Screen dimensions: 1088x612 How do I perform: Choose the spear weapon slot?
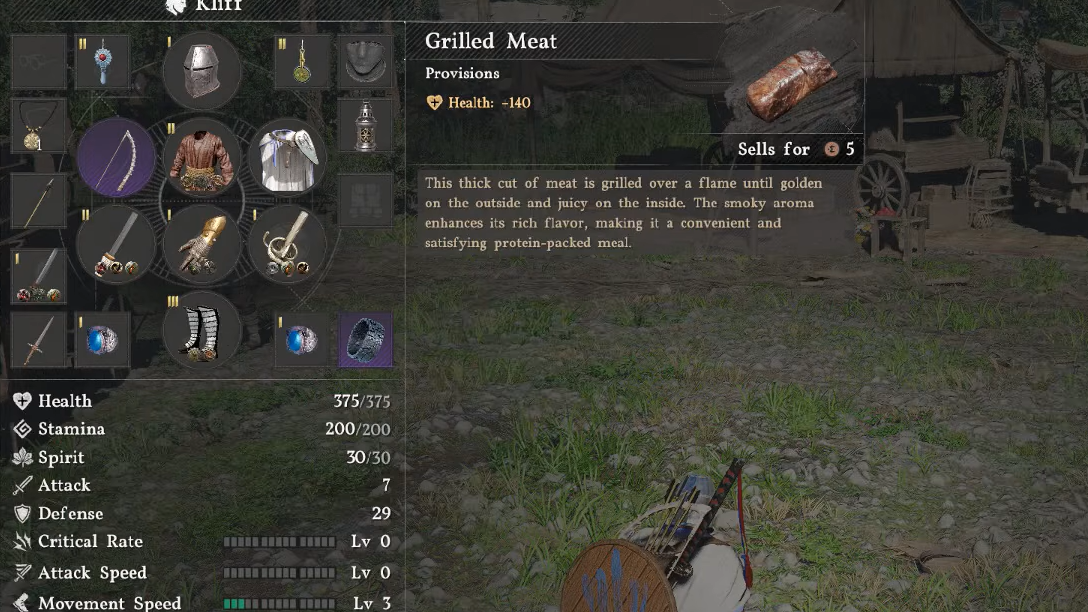point(39,200)
